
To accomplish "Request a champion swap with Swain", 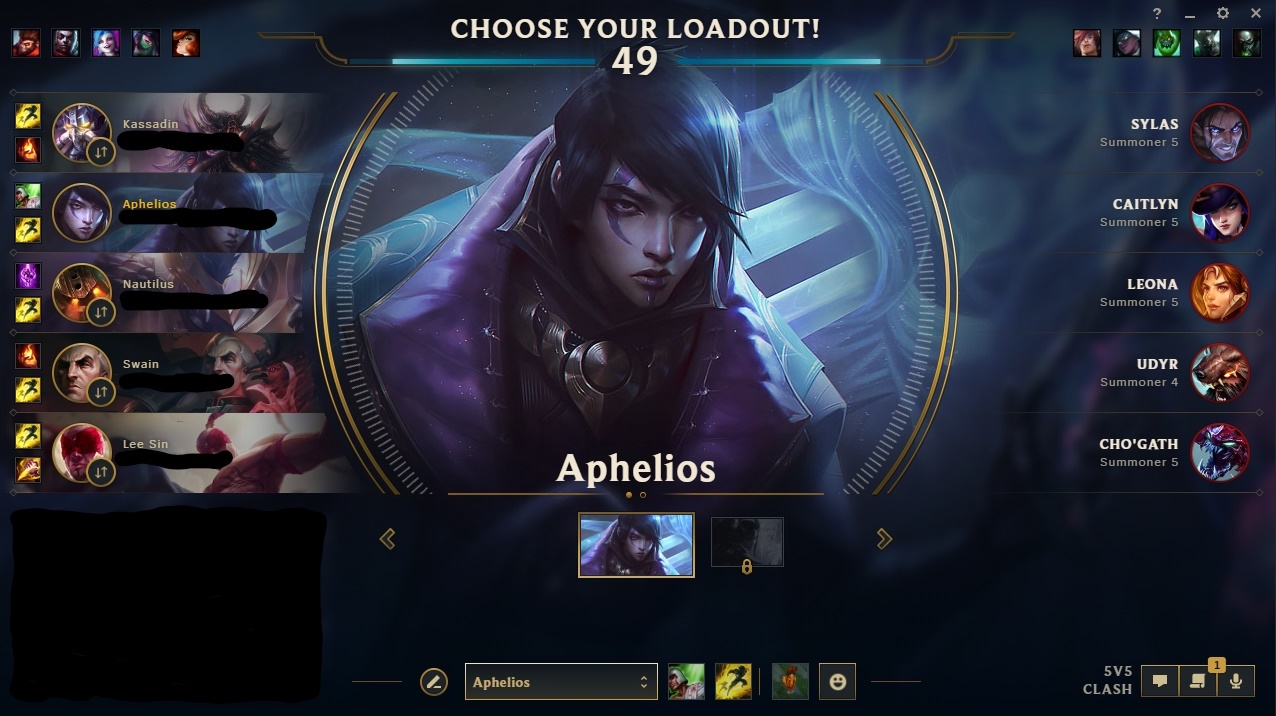I will click(x=100, y=392).
